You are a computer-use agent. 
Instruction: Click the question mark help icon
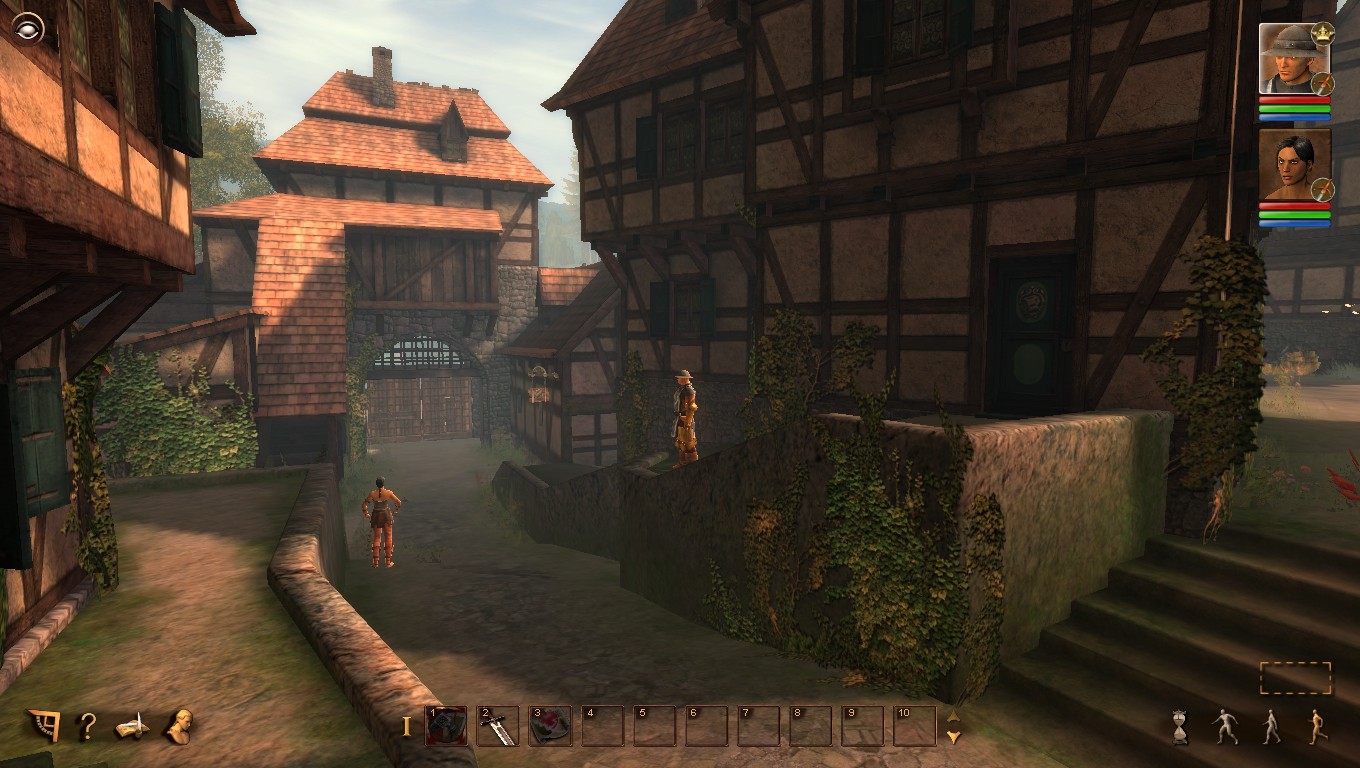(x=88, y=725)
